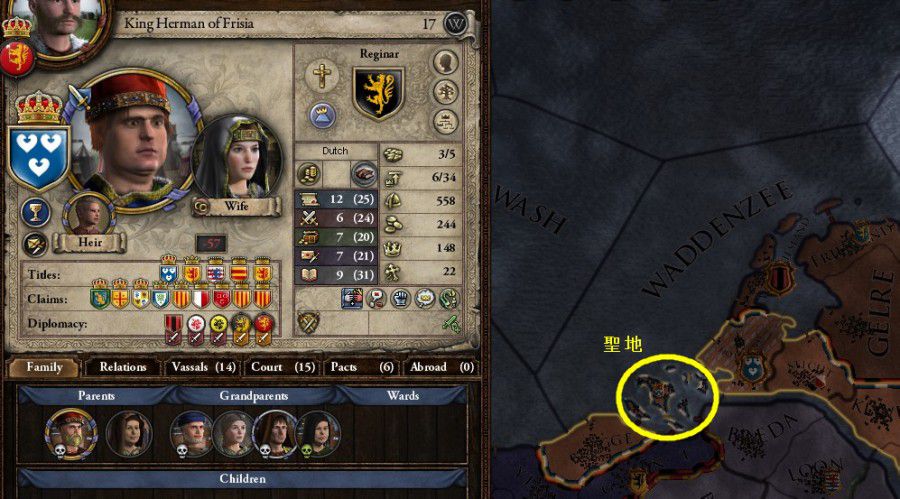
Task: Switch to the Family tab
Action: [x=44, y=367]
